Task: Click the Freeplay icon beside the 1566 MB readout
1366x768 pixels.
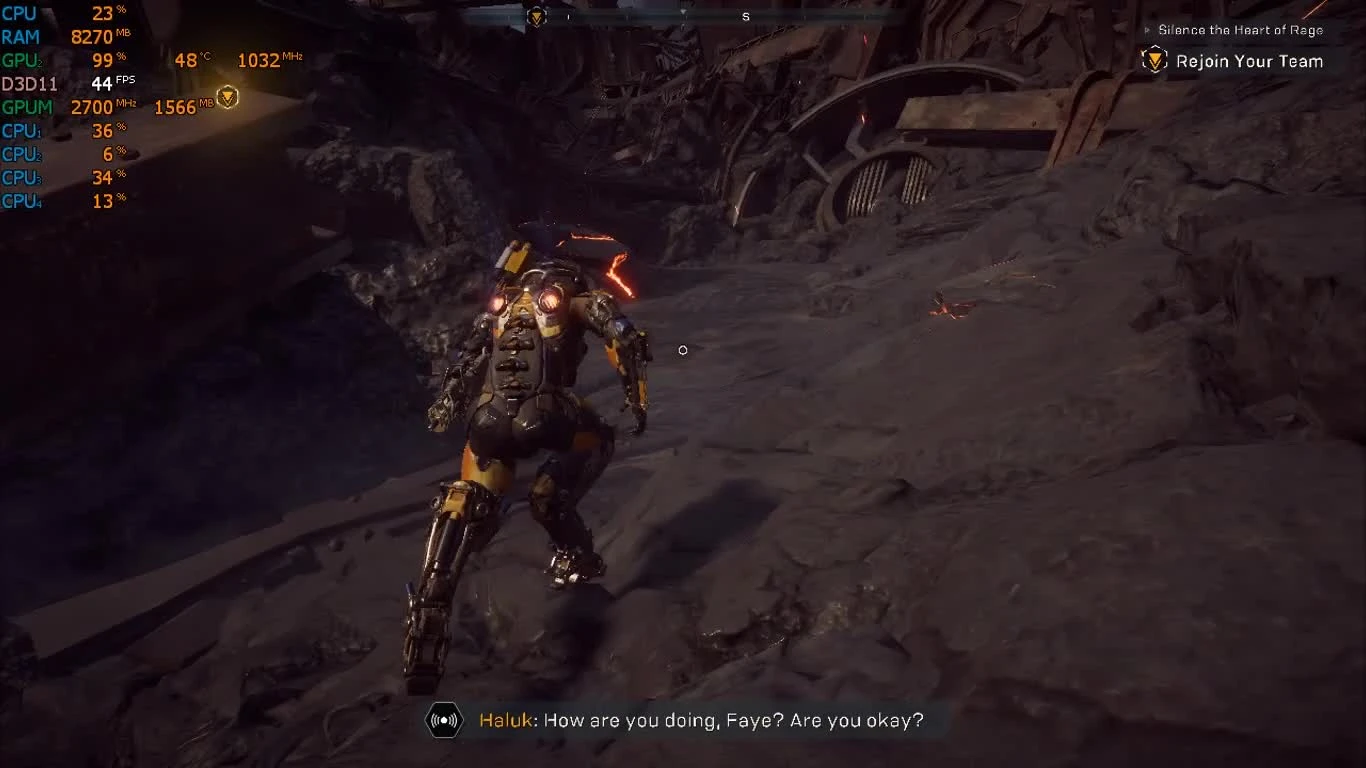Action: (228, 98)
